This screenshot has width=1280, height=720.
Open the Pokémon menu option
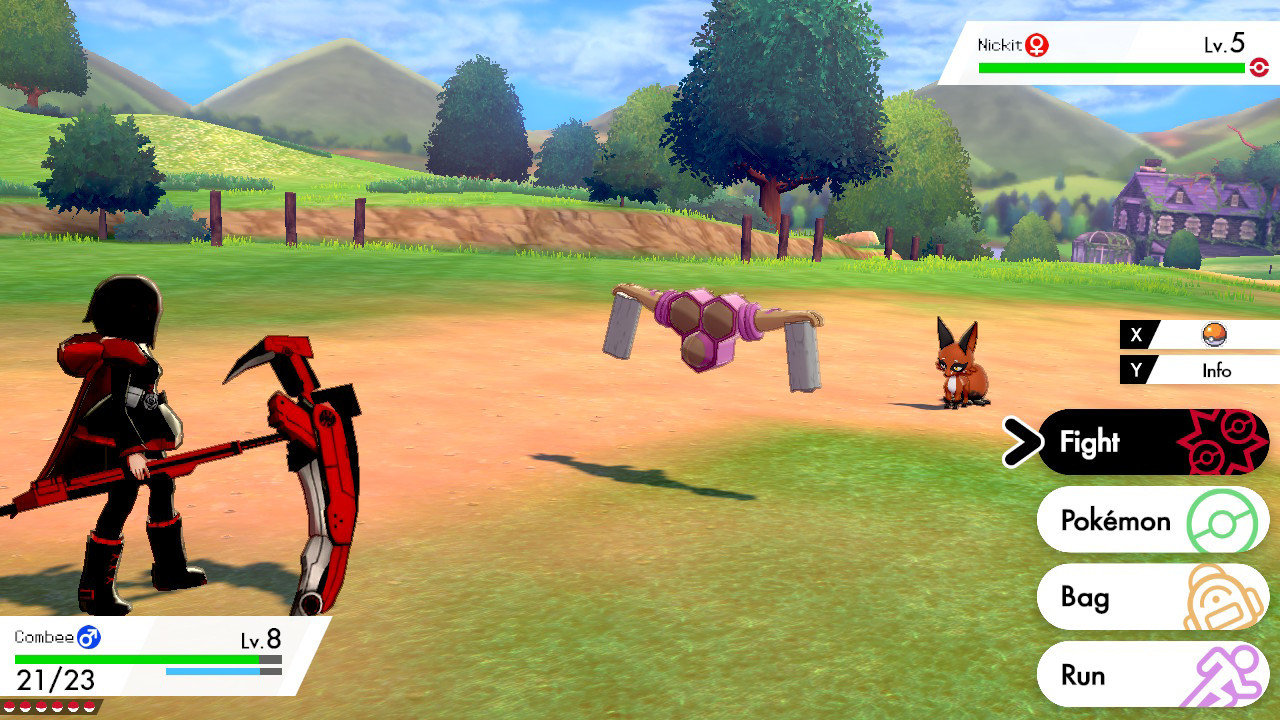pos(1115,520)
